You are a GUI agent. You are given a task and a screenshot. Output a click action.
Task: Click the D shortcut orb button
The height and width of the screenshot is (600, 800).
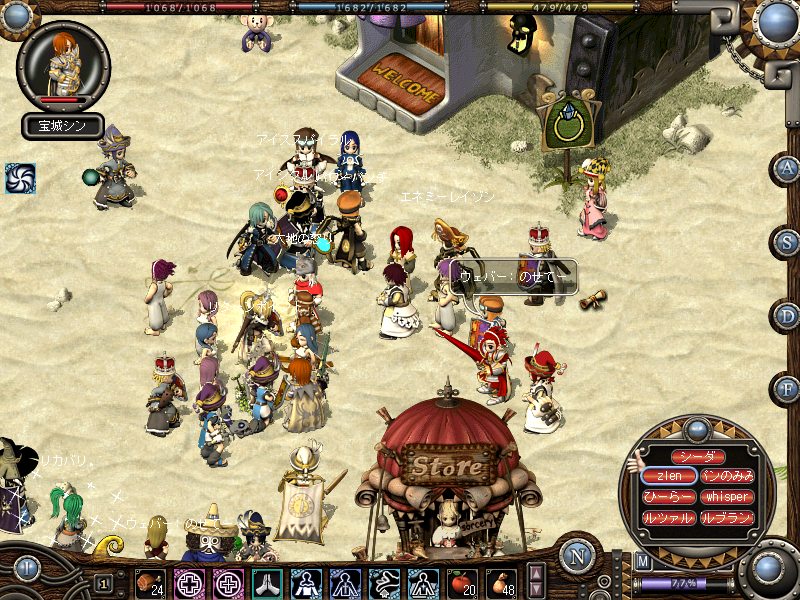point(787,315)
